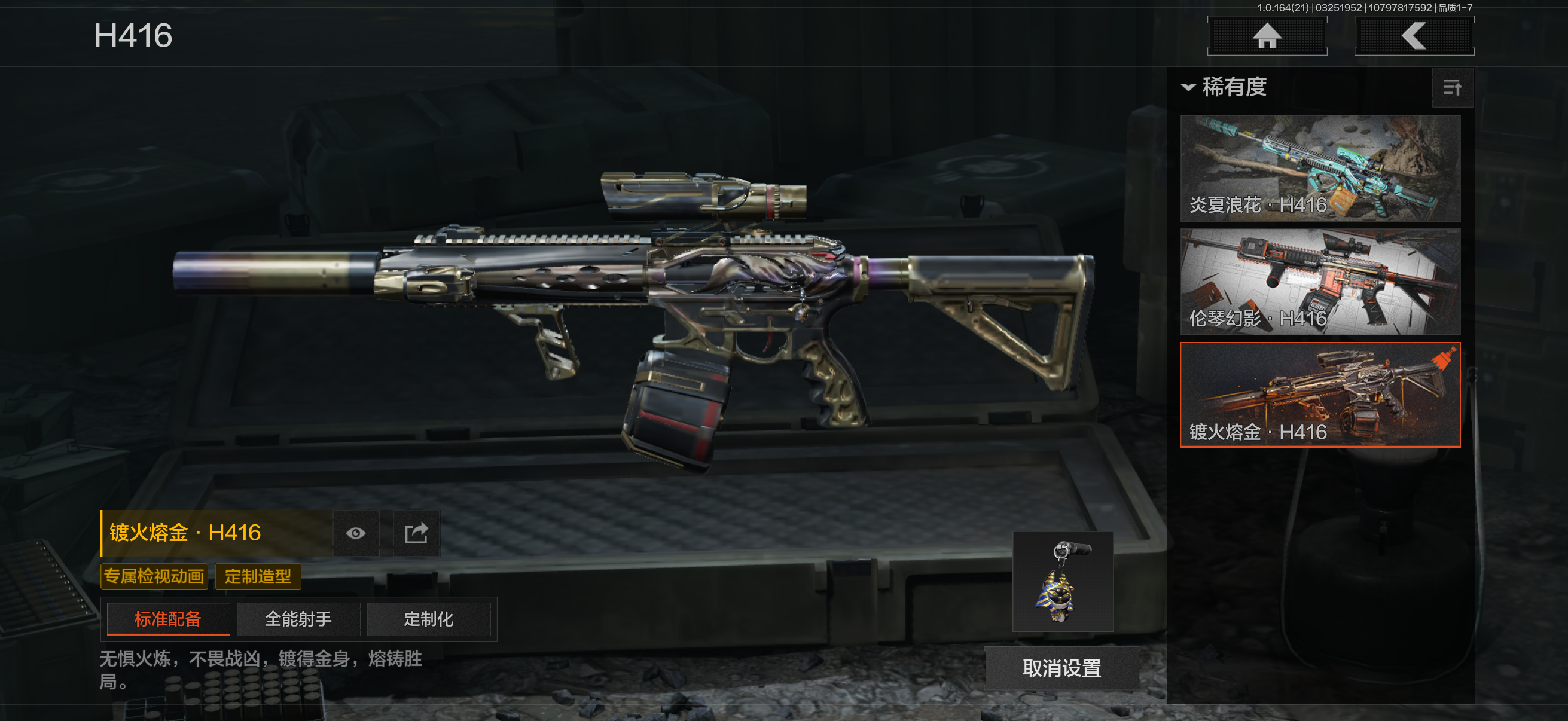Go back with the arrow button
The width and height of the screenshot is (1568, 721).
click(1413, 36)
